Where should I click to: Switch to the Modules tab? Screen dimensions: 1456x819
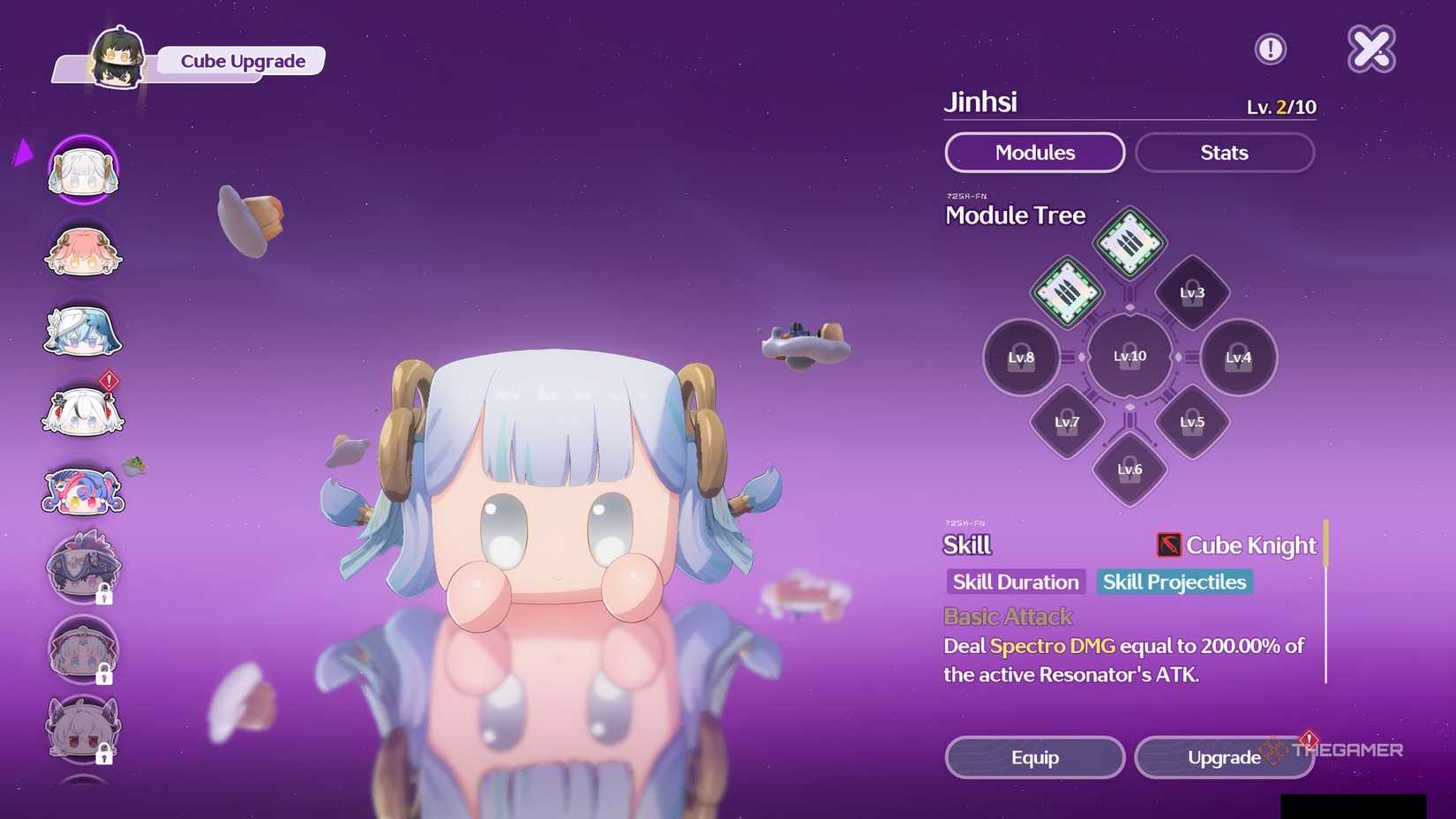coord(1034,152)
